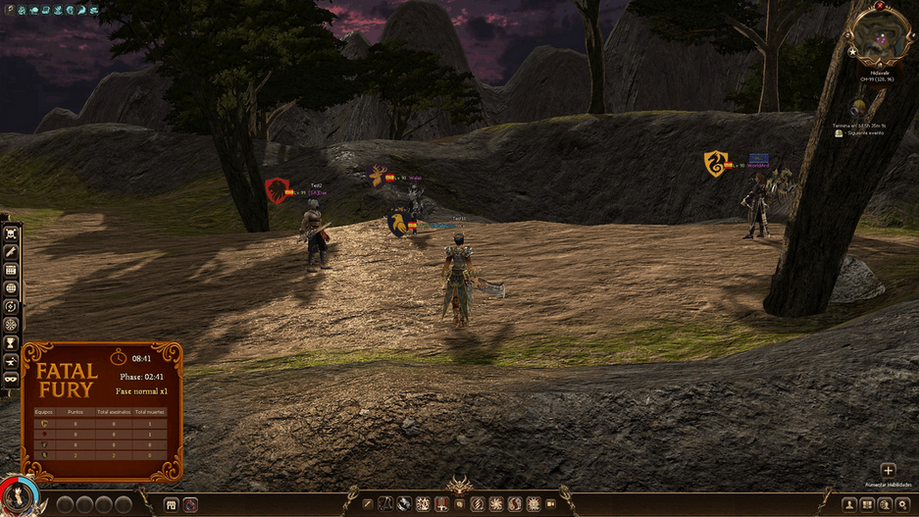Select the calendar icon in the sidebar
The height and width of the screenshot is (517, 919).
click(x=11, y=270)
